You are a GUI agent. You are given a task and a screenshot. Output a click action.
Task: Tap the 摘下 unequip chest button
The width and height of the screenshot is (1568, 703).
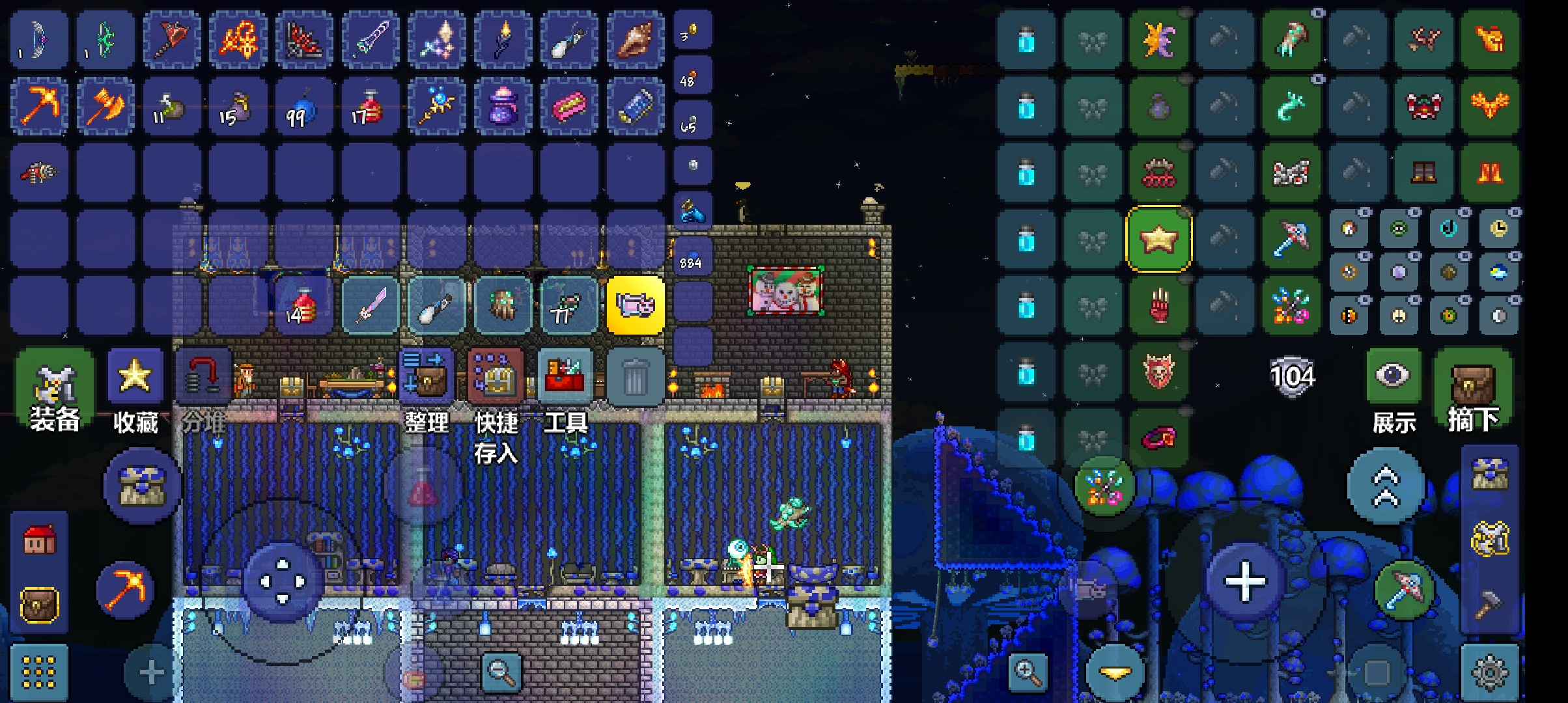1473,384
